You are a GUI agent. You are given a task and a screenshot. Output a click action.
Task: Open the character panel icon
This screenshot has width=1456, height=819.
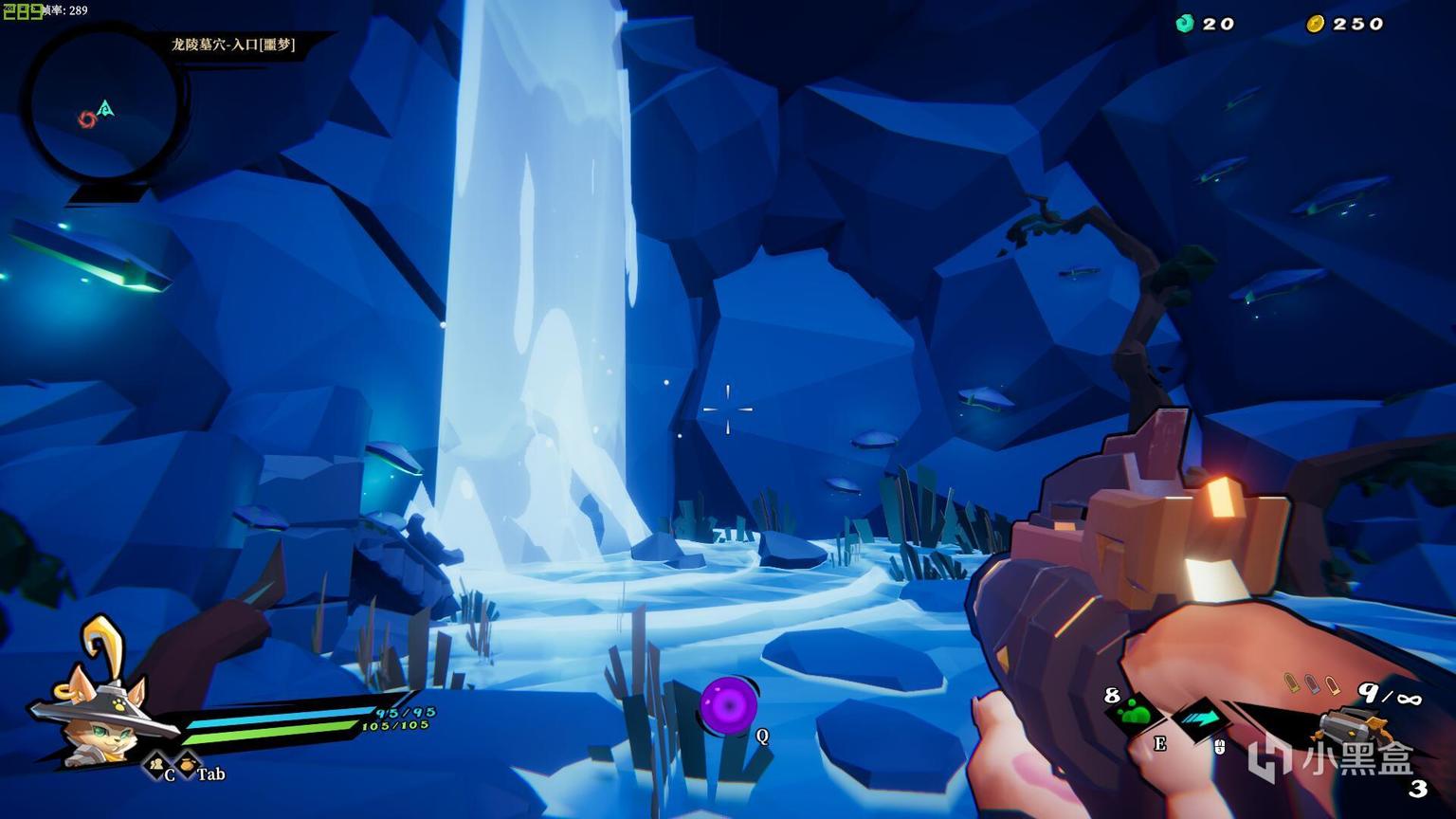[155, 764]
